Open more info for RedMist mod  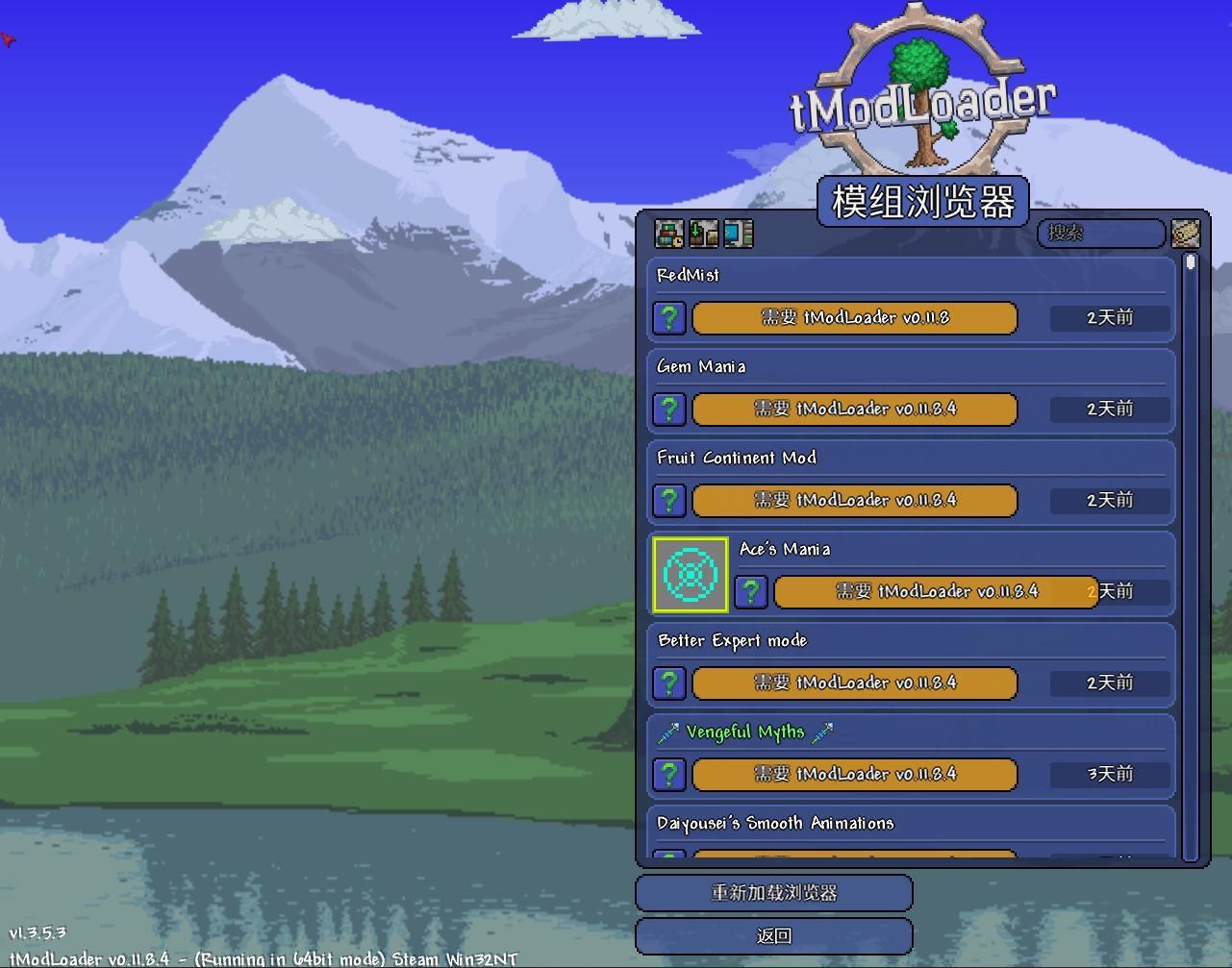[668, 318]
